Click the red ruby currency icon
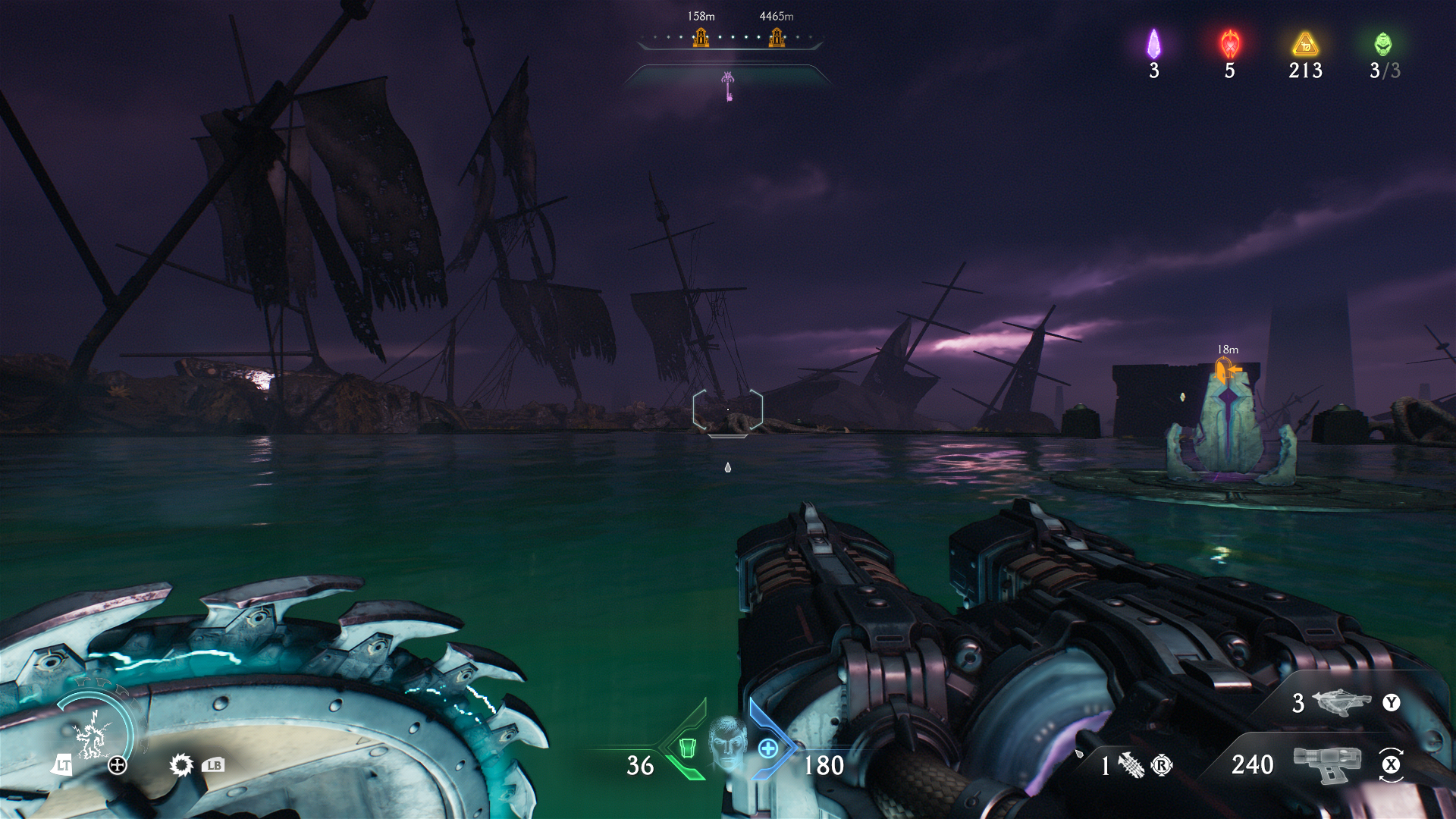The height and width of the screenshot is (819, 1456). tap(1230, 44)
